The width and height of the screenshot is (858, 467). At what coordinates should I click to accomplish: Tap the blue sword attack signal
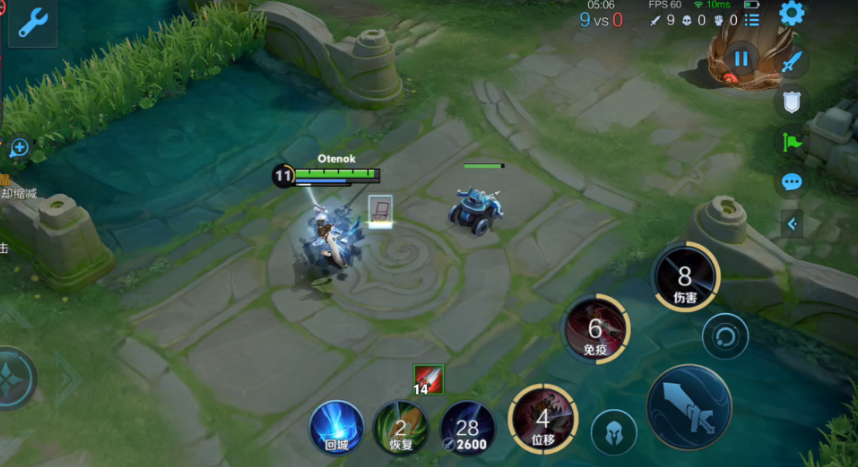click(792, 62)
